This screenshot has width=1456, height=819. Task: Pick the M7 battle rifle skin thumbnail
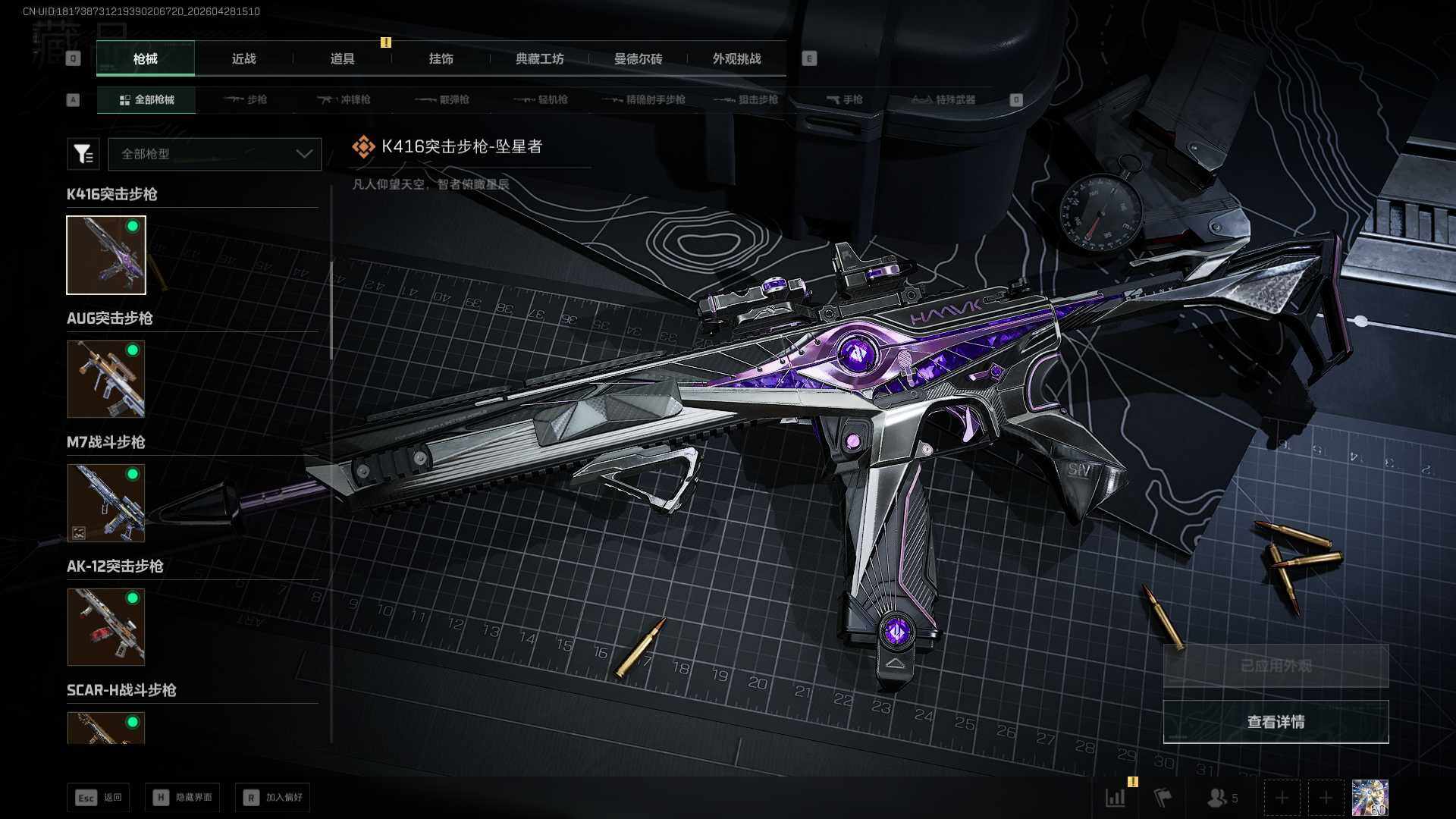[x=106, y=503]
